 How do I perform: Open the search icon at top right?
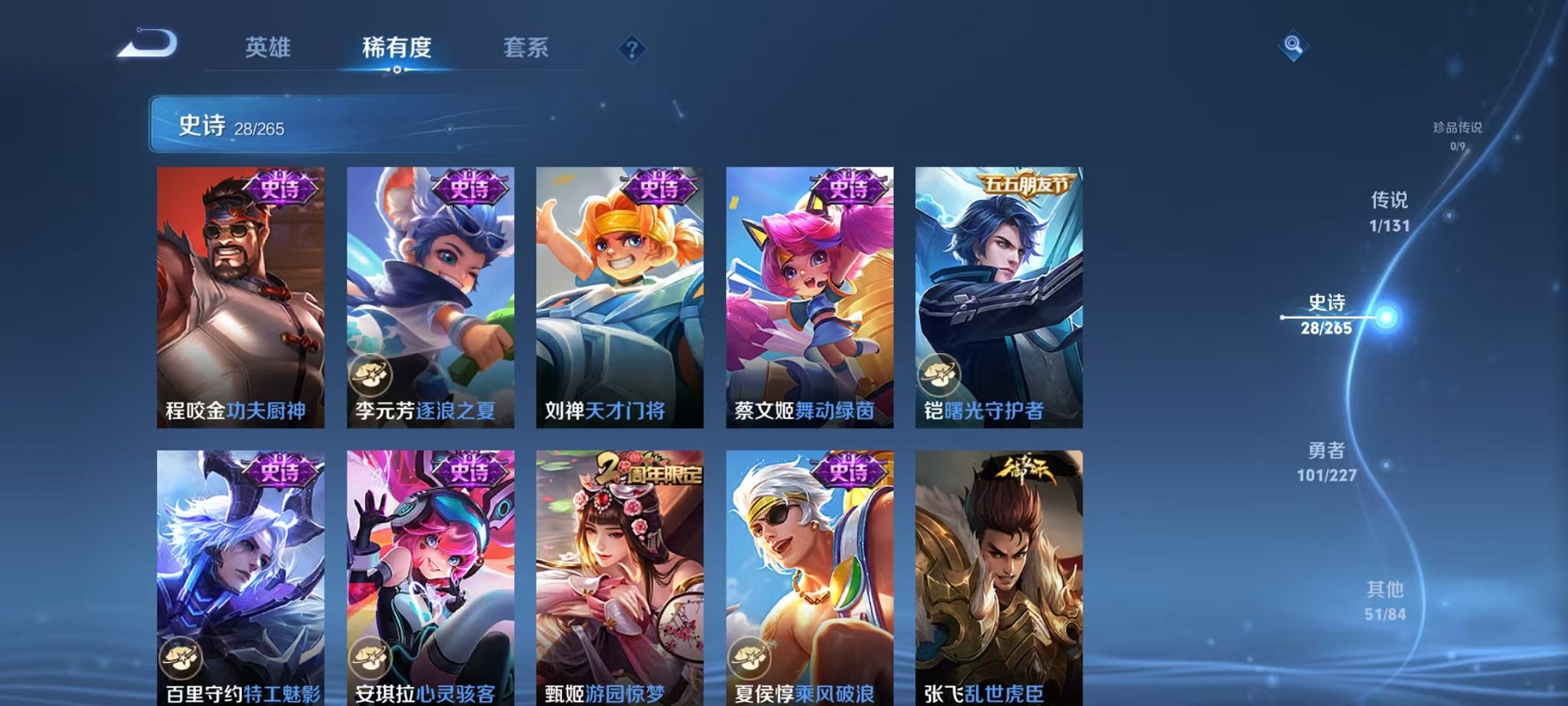click(x=1294, y=45)
